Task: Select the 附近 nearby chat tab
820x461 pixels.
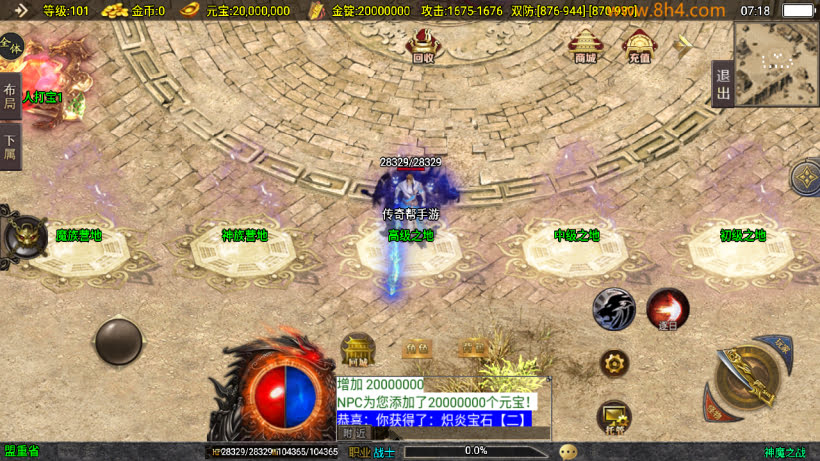Action: coord(353,433)
